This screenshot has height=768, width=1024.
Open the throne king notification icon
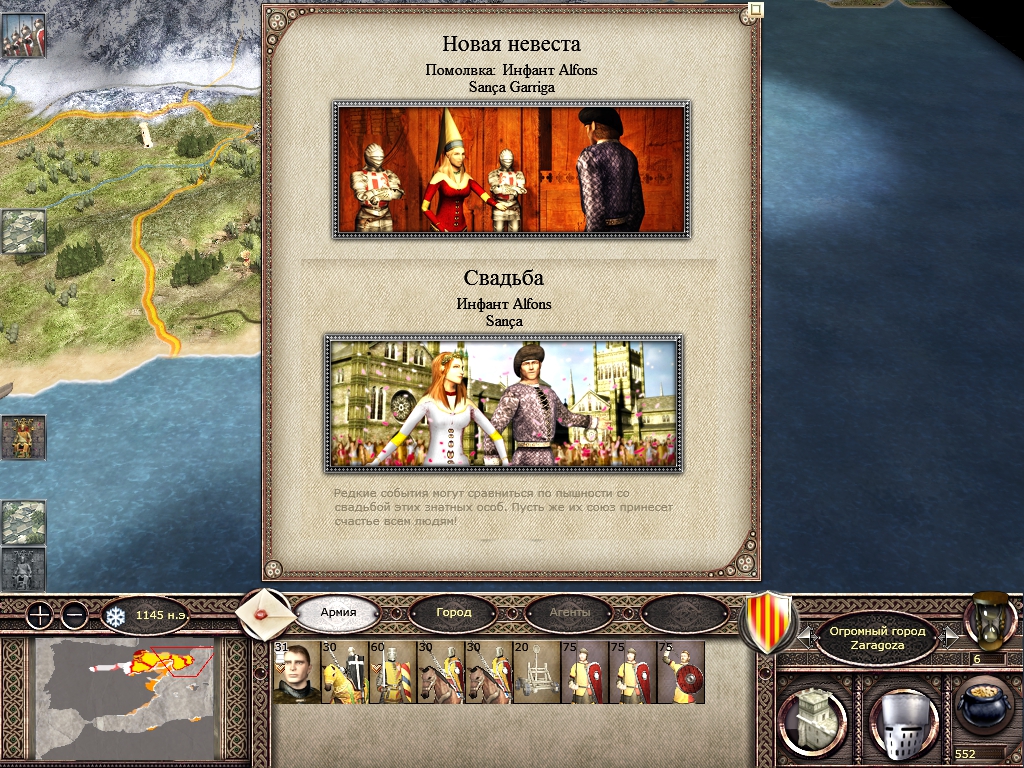pyautogui.click(x=22, y=437)
